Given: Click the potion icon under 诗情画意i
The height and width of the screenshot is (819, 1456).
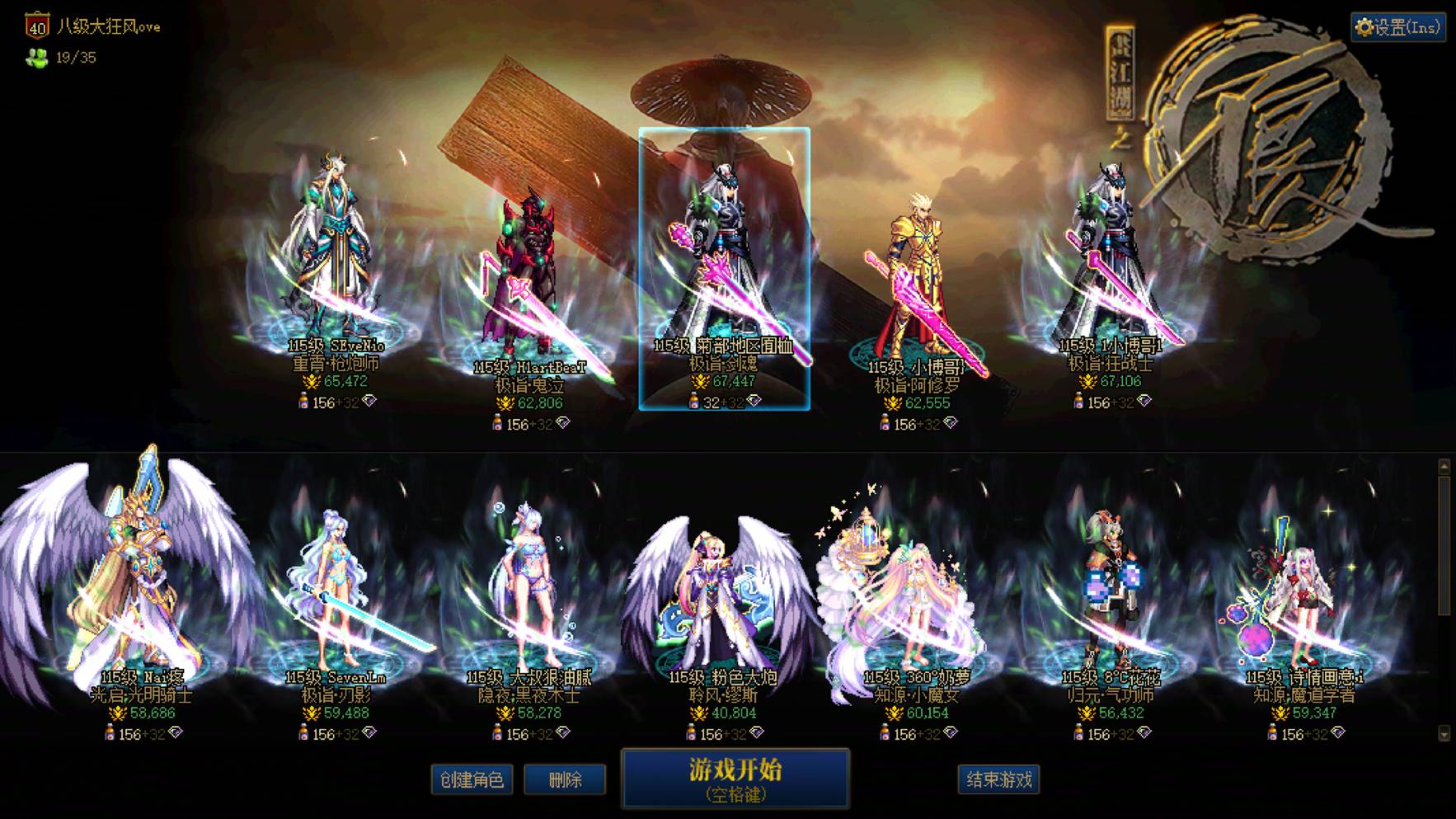Looking at the screenshot, I should click(1272, 732).
